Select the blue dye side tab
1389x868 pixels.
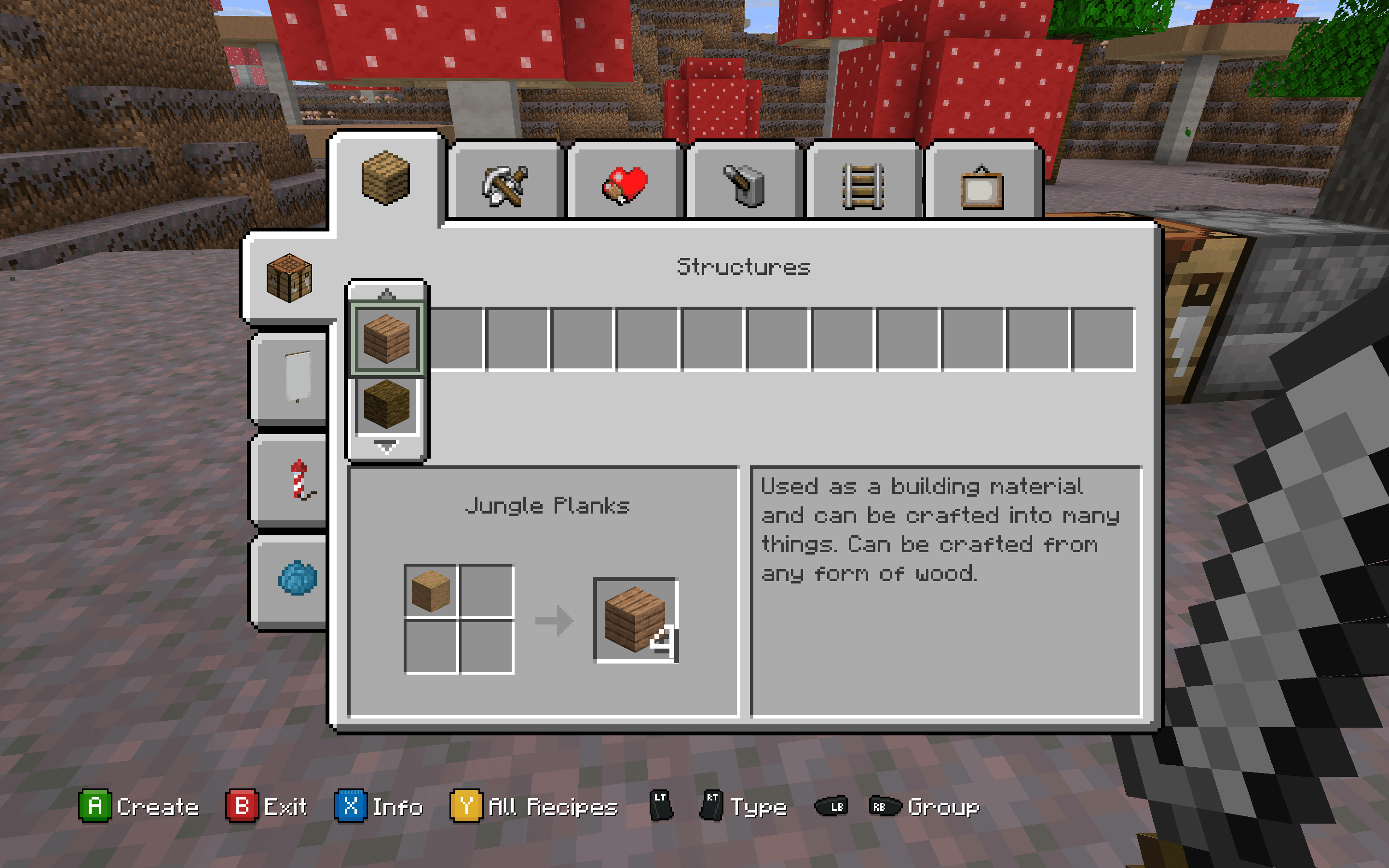tap(297, 578)
